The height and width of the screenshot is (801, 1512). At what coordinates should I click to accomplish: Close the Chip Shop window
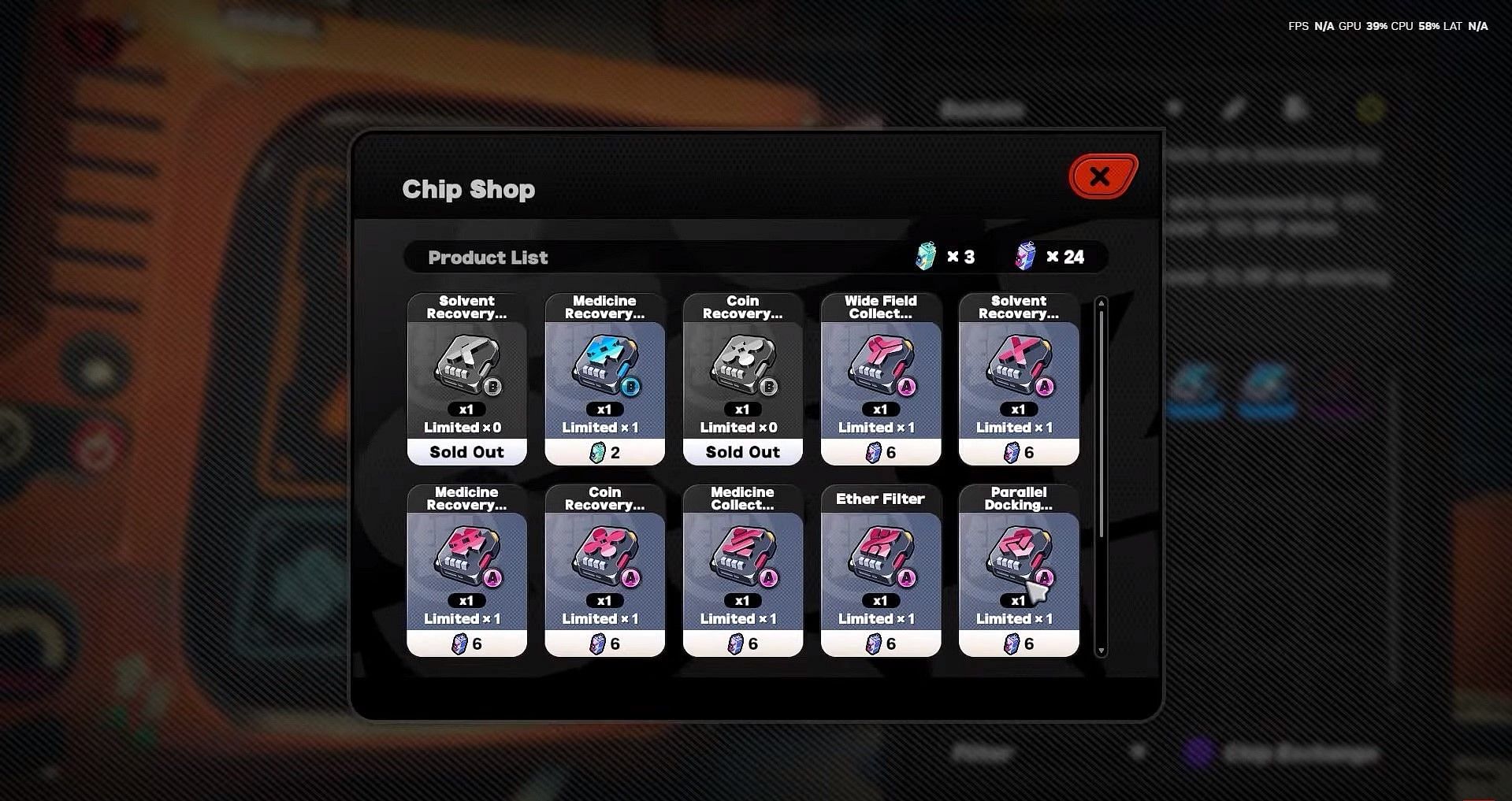tap(1101, 176)
